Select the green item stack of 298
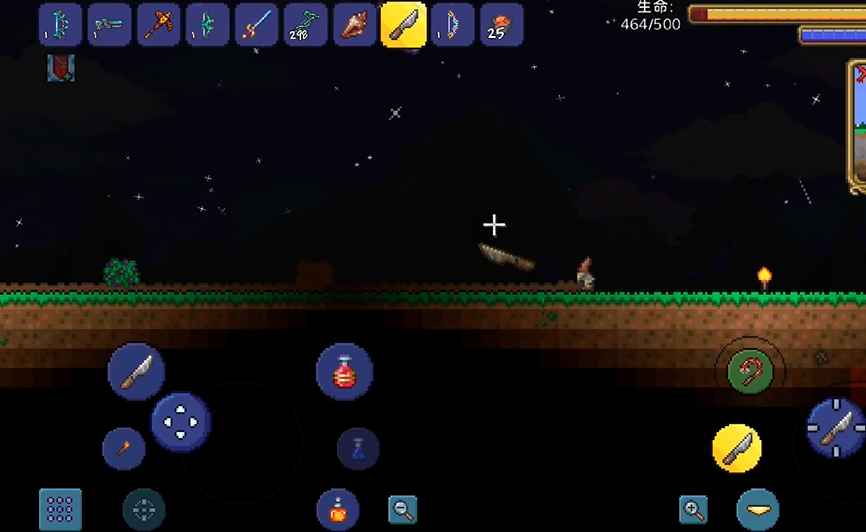 pyautogui.click(x=305, y=25)
